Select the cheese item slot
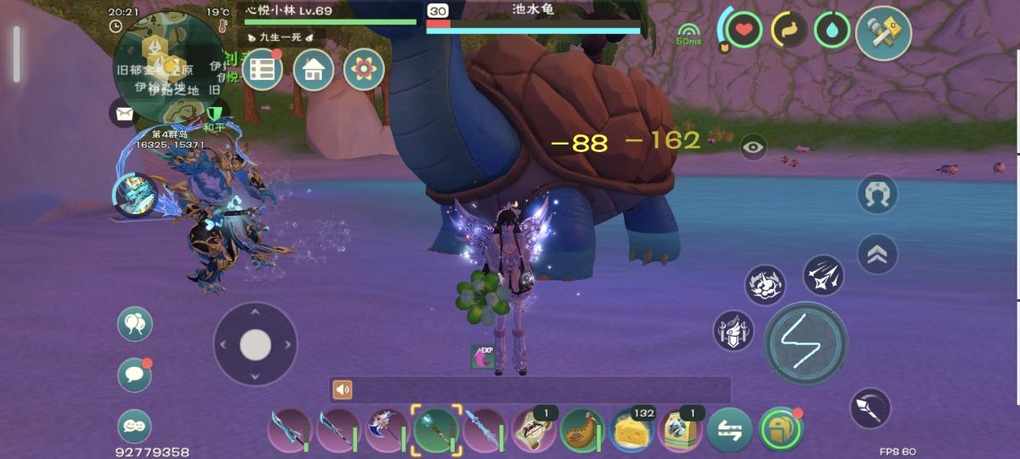This screenshot has height=459, width=1020. [632, 430]
